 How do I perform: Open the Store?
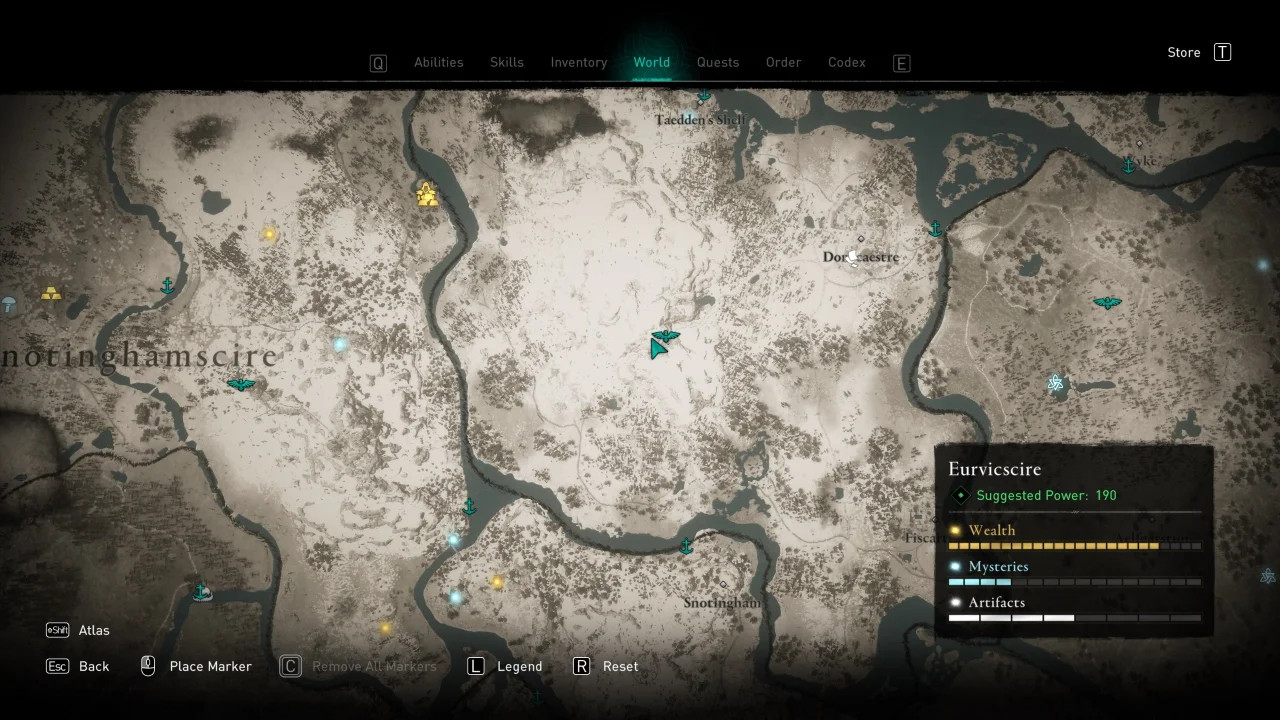click(x=1183, y=52)
